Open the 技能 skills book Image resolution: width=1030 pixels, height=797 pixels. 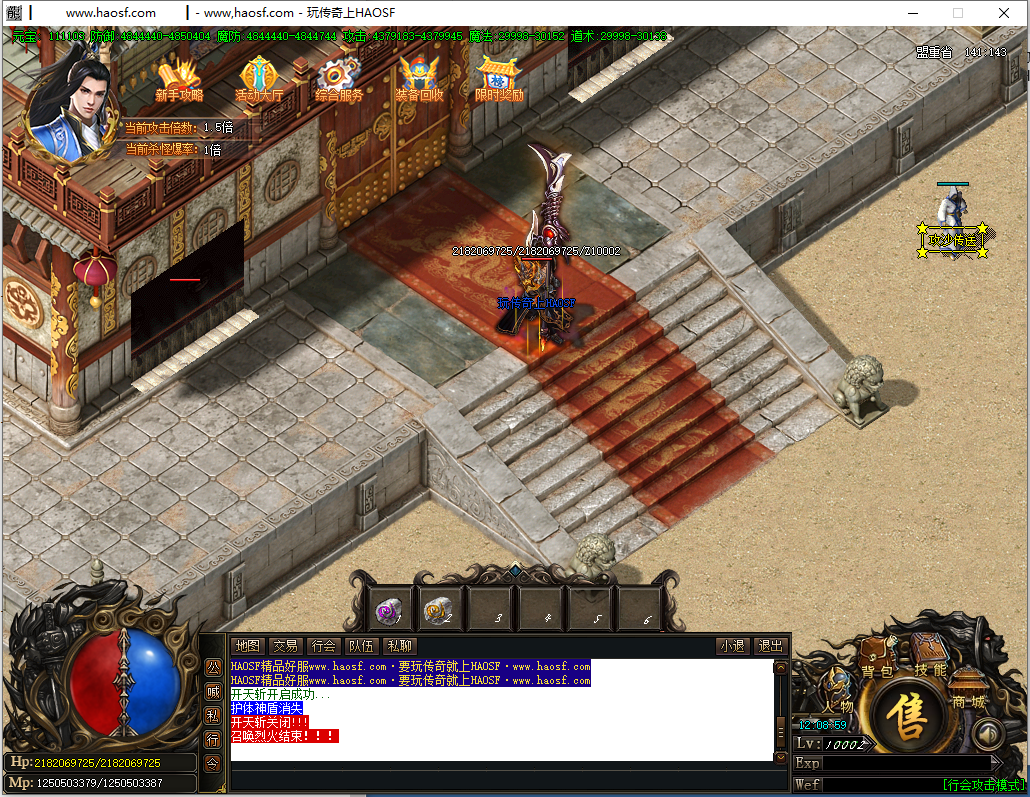930,658
